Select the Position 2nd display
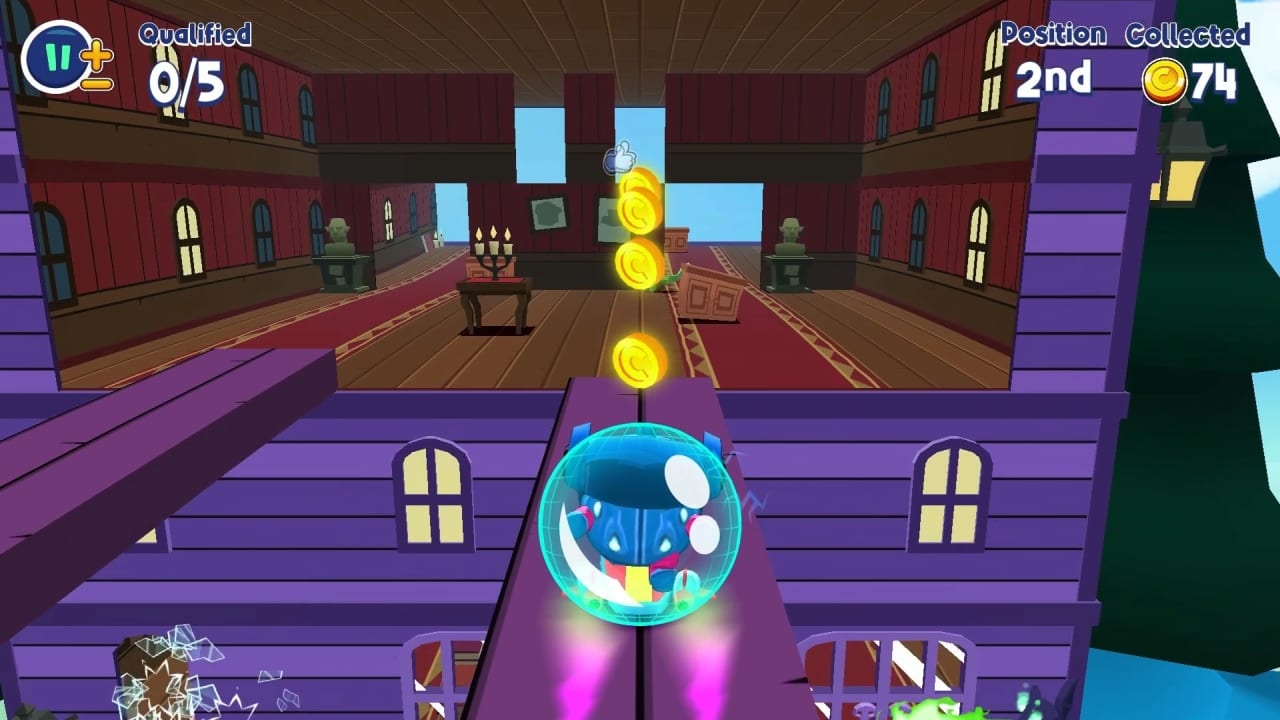 coord(1055,75)
